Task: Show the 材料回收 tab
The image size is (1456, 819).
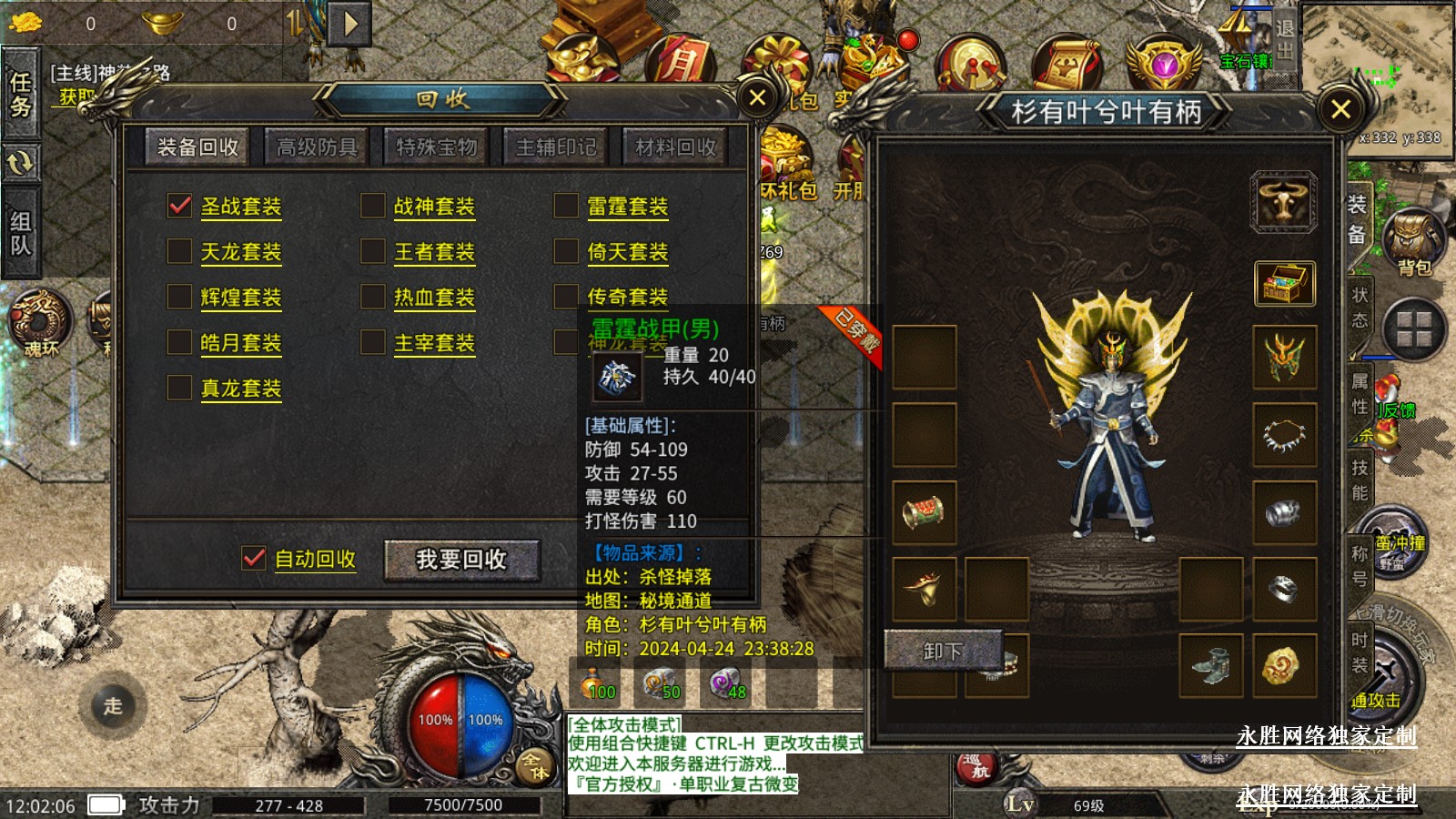Action: 675,147
